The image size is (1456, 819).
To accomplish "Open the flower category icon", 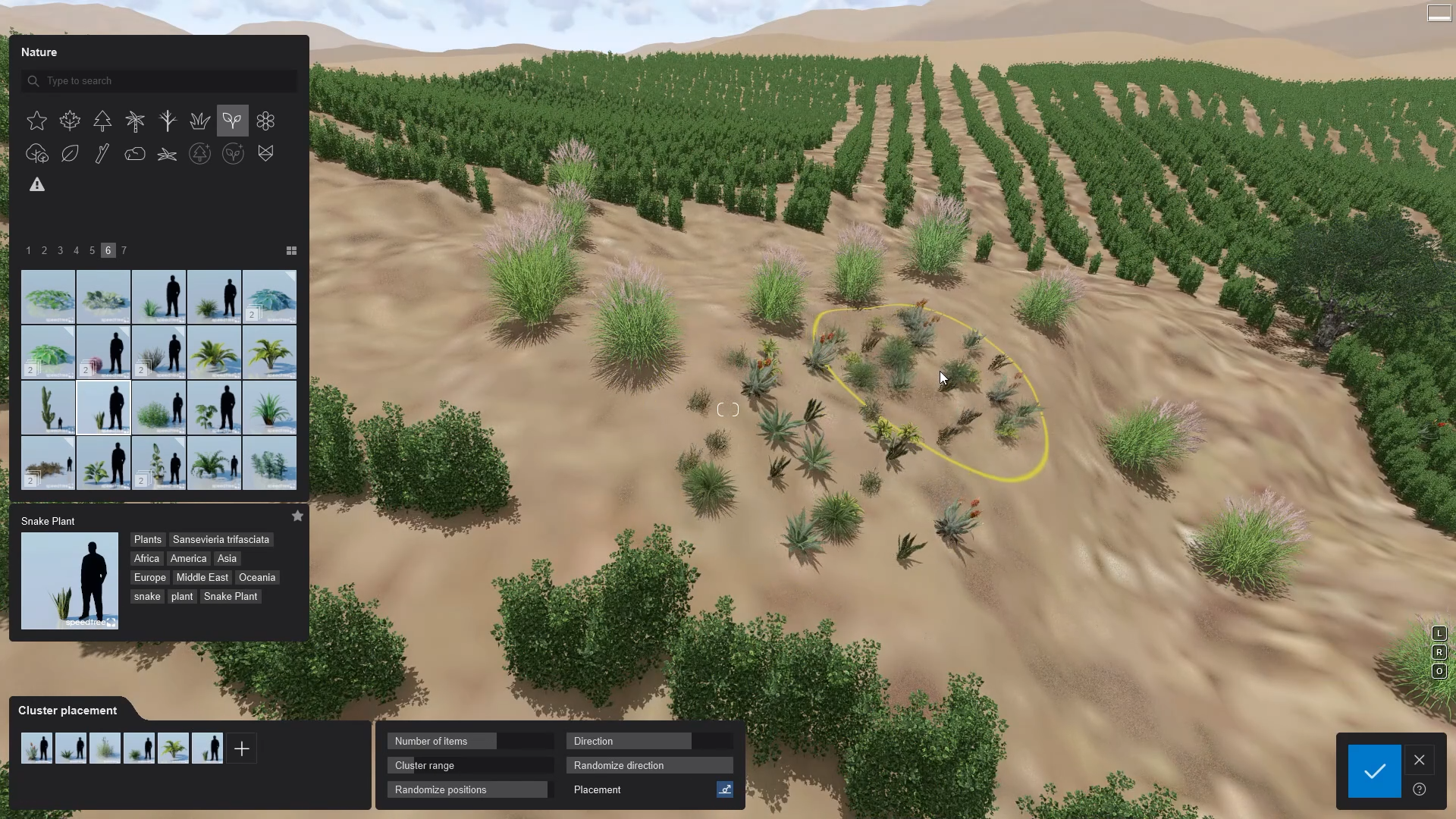I will coord(265,121).
